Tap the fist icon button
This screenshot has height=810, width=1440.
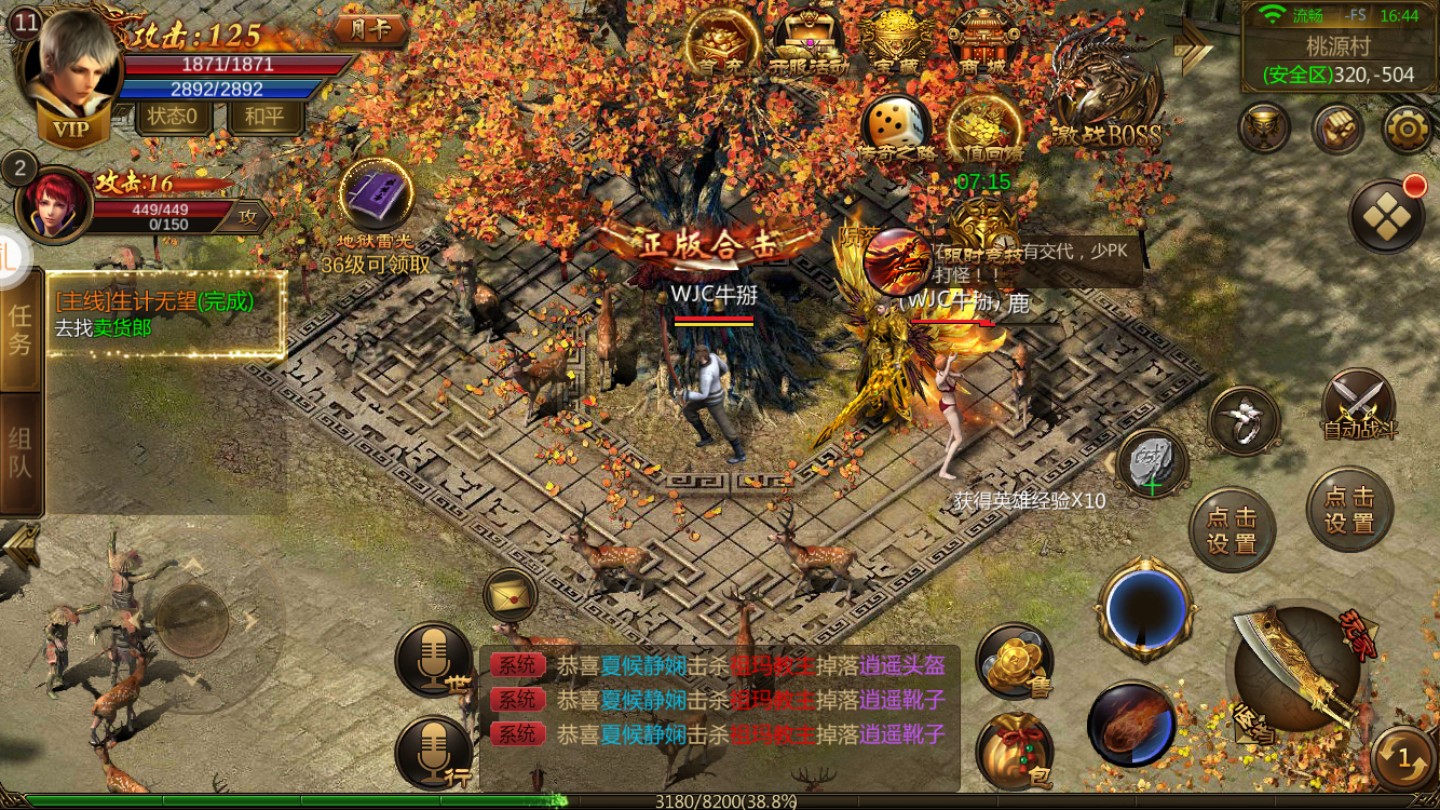[x=1337, y=129]
